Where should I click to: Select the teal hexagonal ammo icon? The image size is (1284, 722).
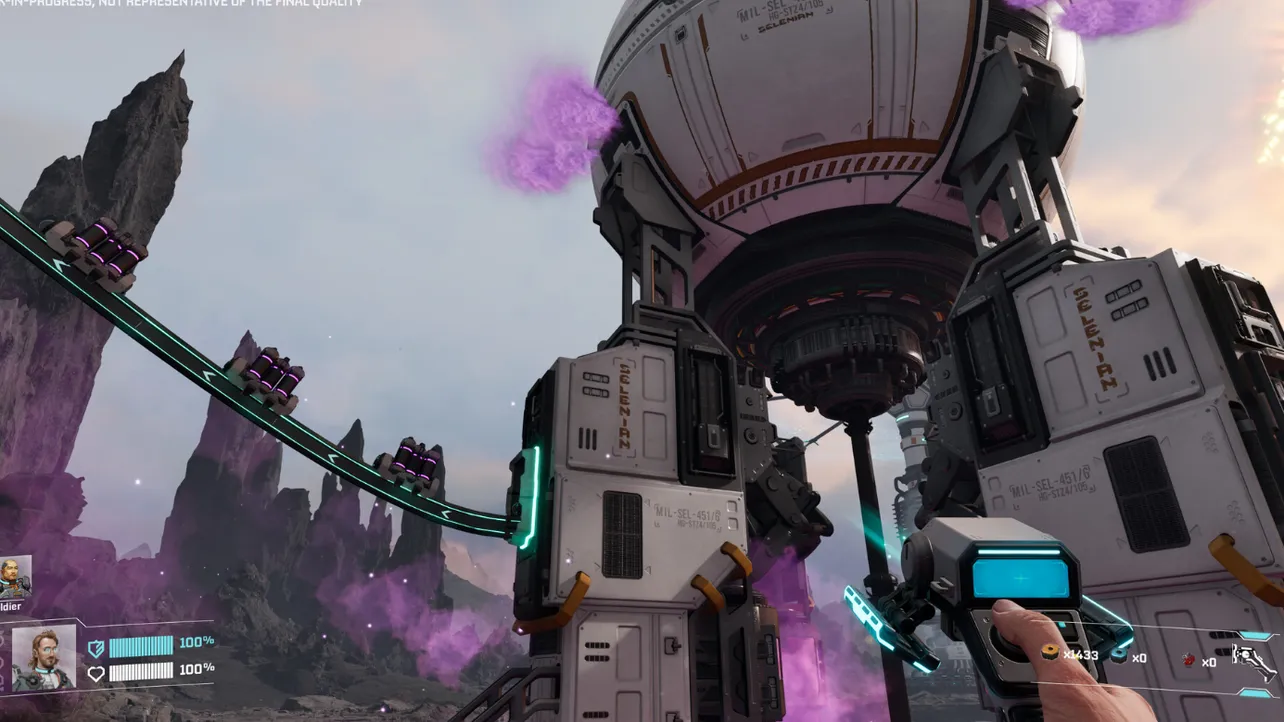[1119, 656]
